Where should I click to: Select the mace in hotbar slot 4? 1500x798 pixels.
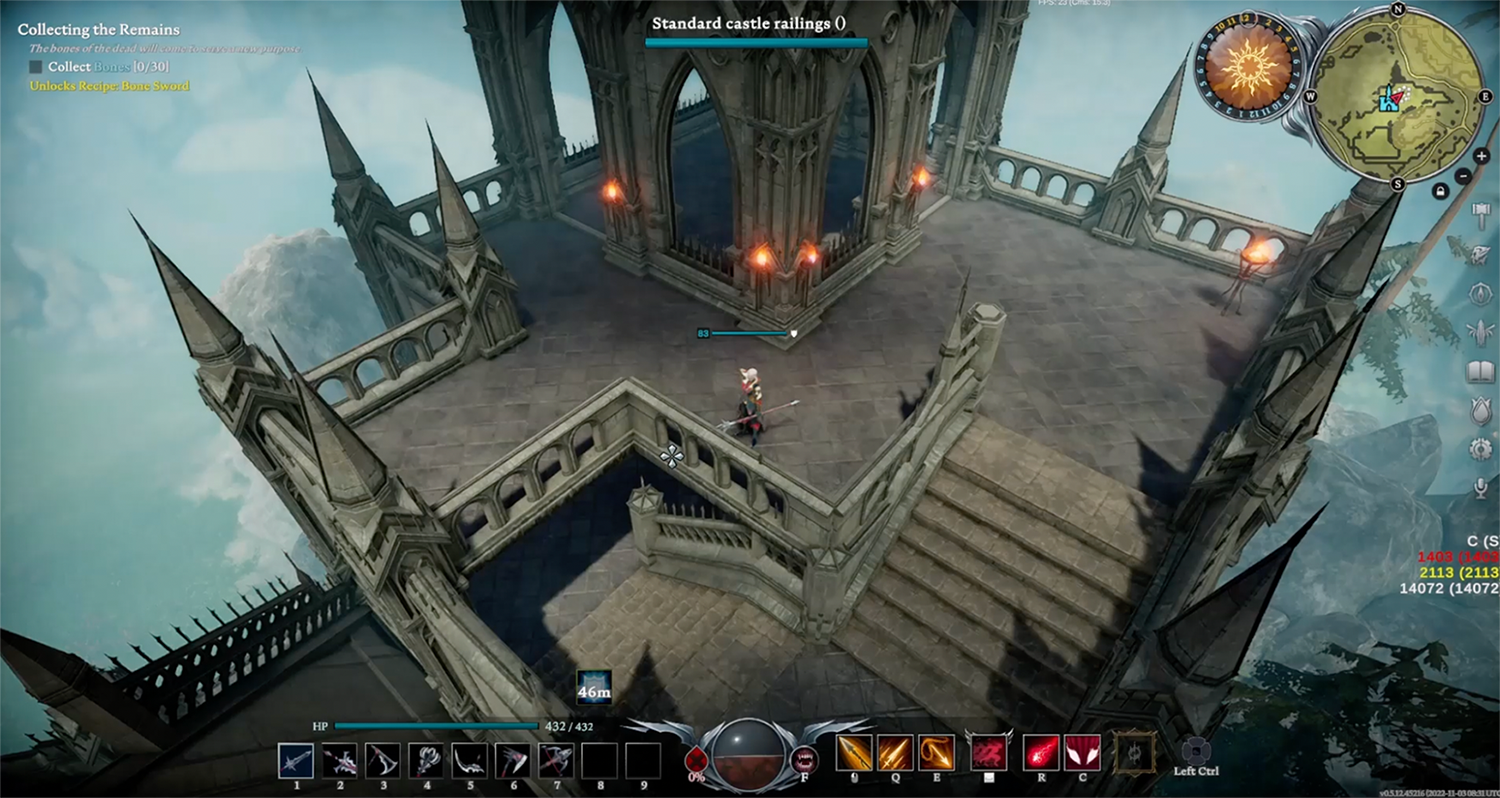tap(427, 761)
